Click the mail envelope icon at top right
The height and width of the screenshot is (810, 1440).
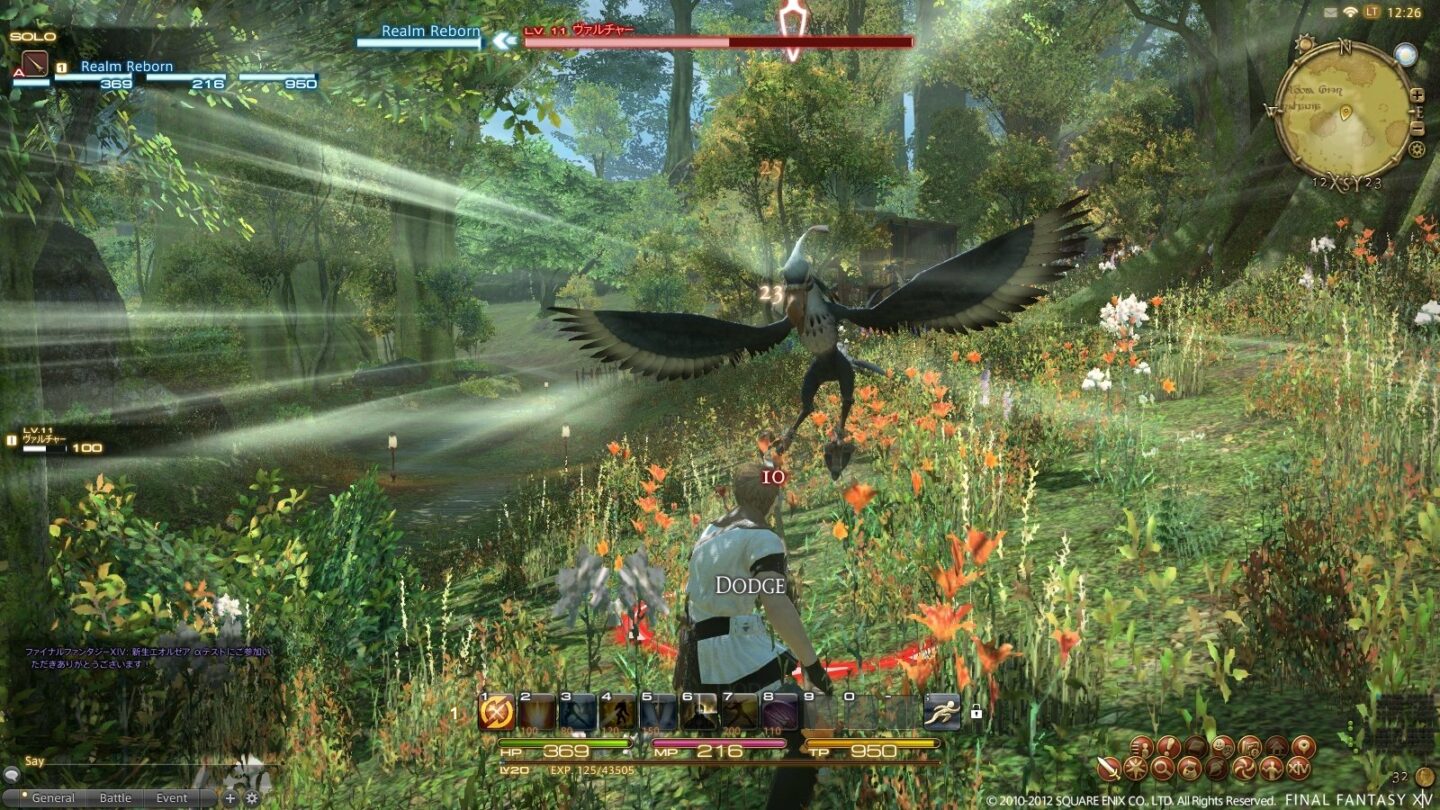(x=1330, y=13)
